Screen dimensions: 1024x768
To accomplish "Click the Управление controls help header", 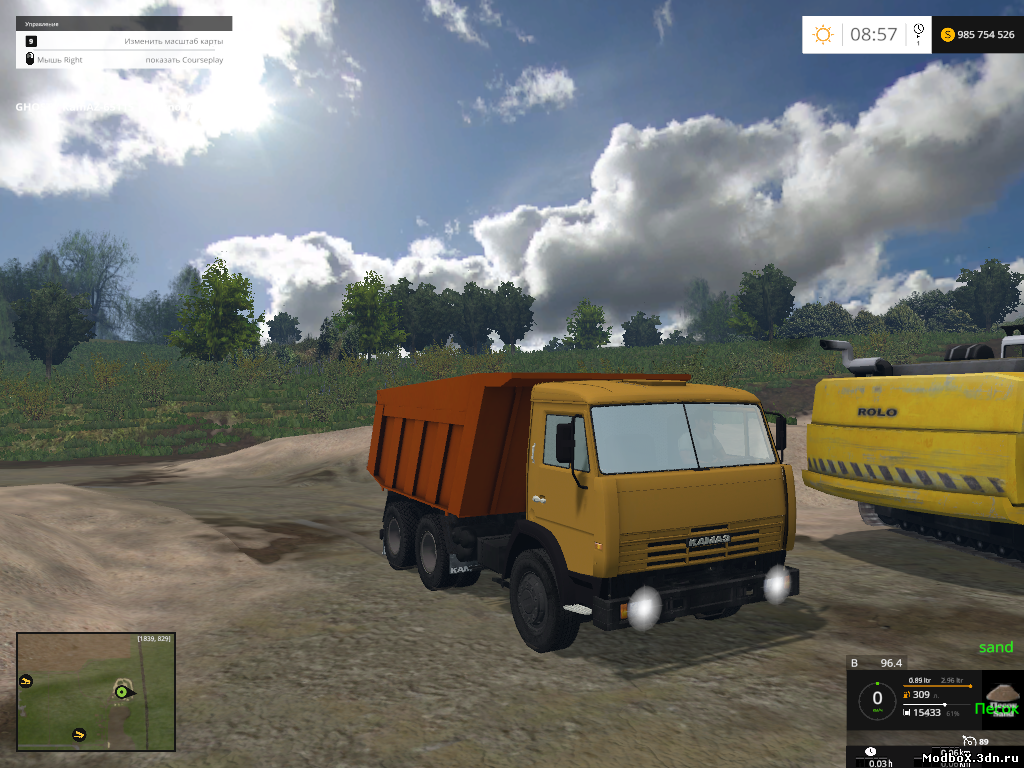I will tap(43, 23).
